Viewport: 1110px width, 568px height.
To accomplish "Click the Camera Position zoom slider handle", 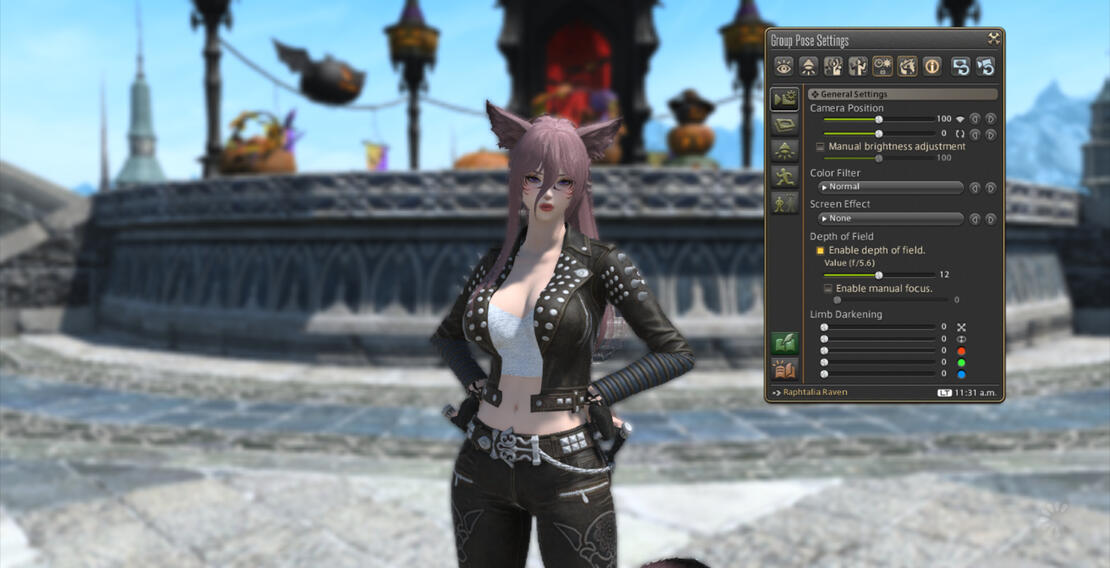I will tap(879, 119).
